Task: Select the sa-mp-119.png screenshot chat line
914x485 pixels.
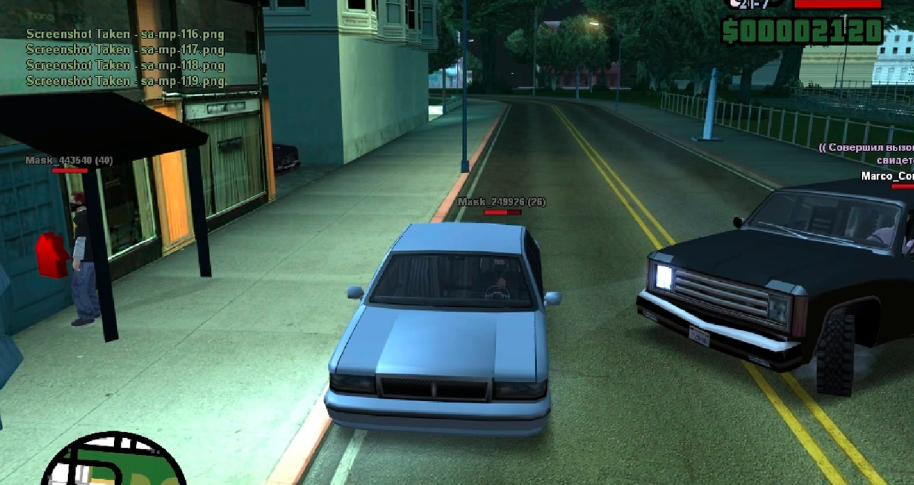Action: [x=125, y=80]
